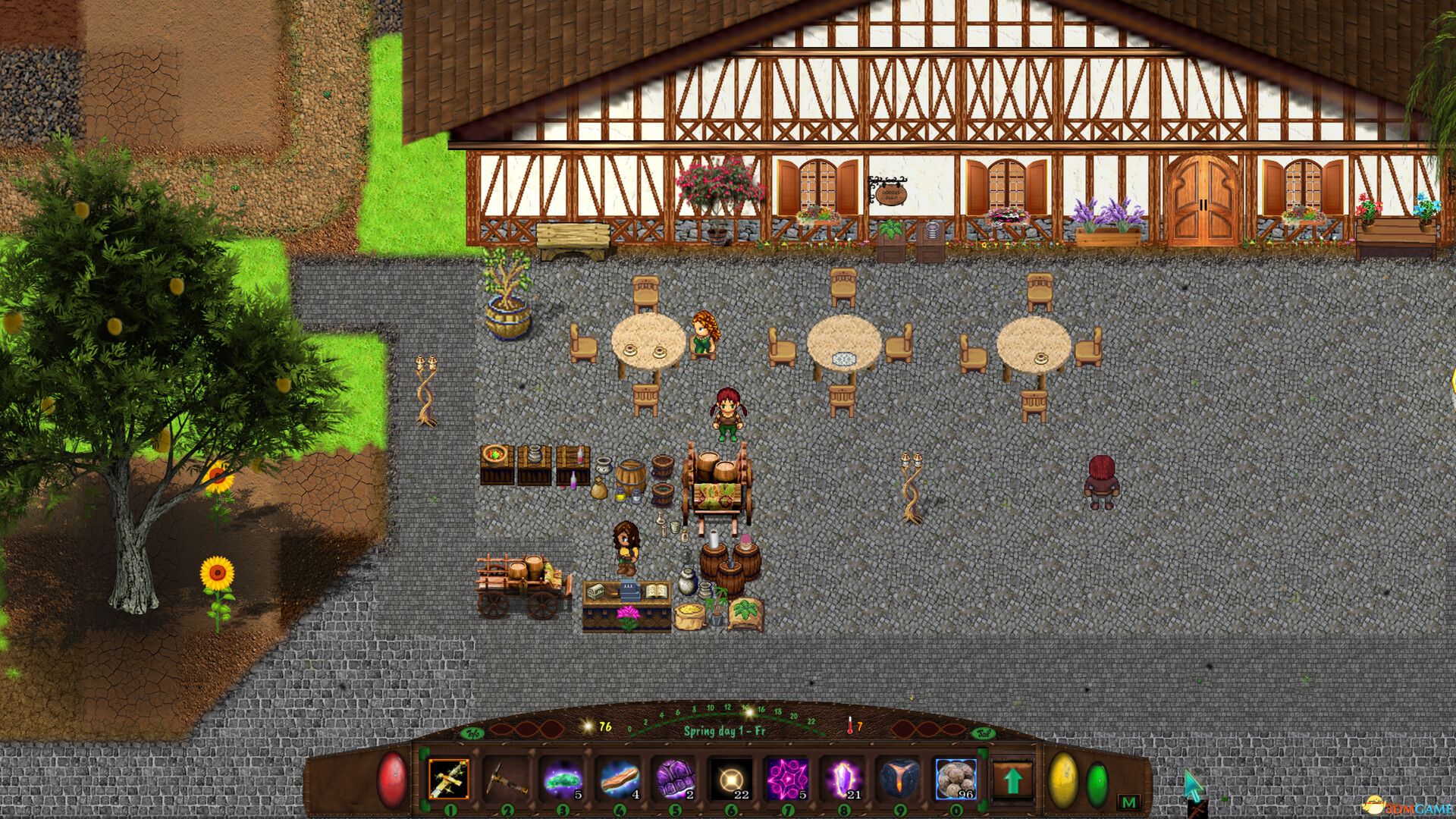Select the pickaxe in the hotbar

point(505,780)
